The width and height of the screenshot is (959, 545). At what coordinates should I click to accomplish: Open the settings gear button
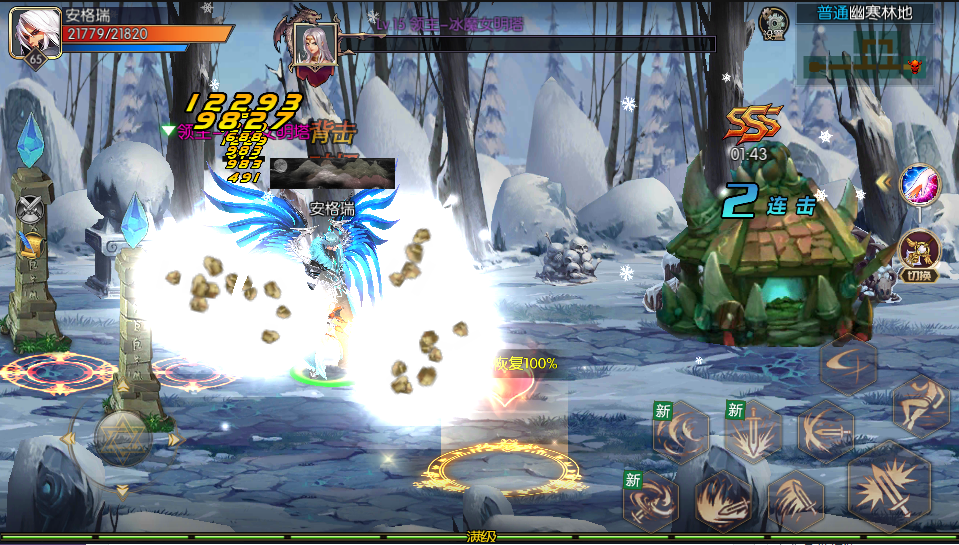773,22
